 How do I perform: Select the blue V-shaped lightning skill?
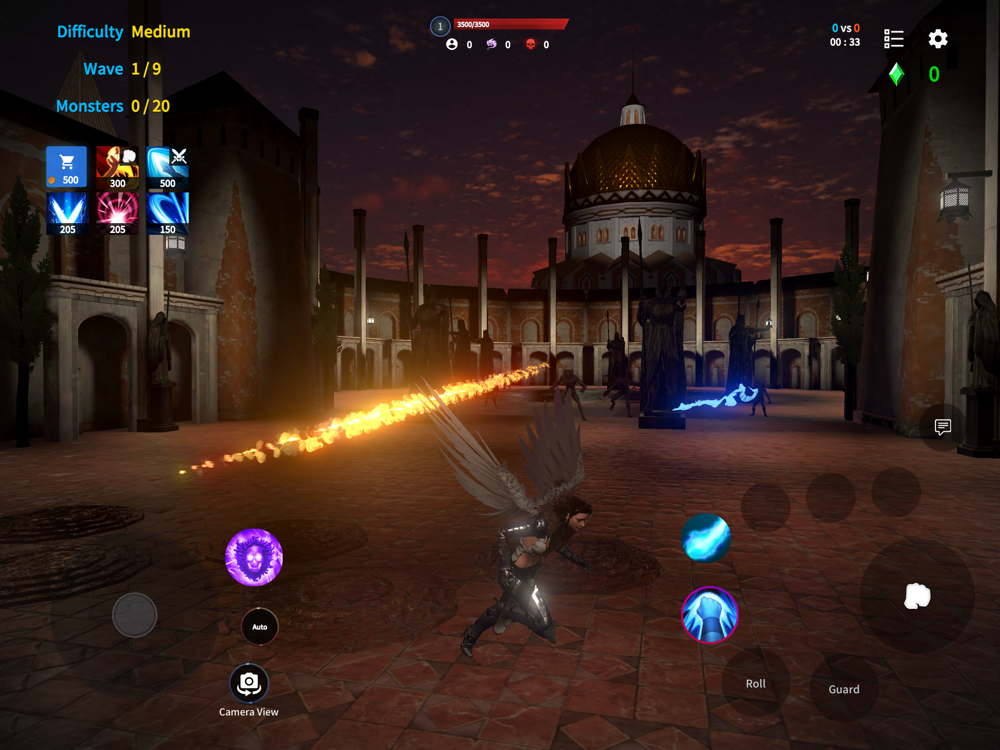click(x=67, y=213)
